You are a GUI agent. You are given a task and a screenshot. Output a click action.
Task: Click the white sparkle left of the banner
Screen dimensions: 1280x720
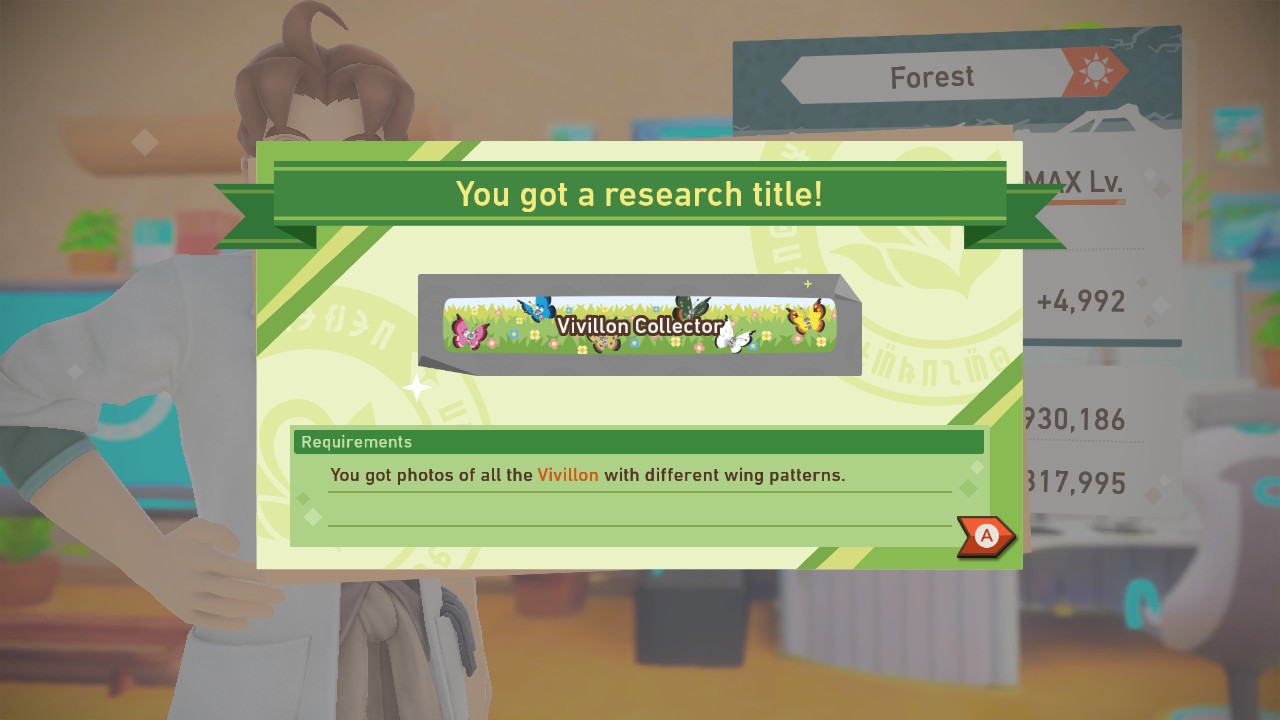pos(416,388)
